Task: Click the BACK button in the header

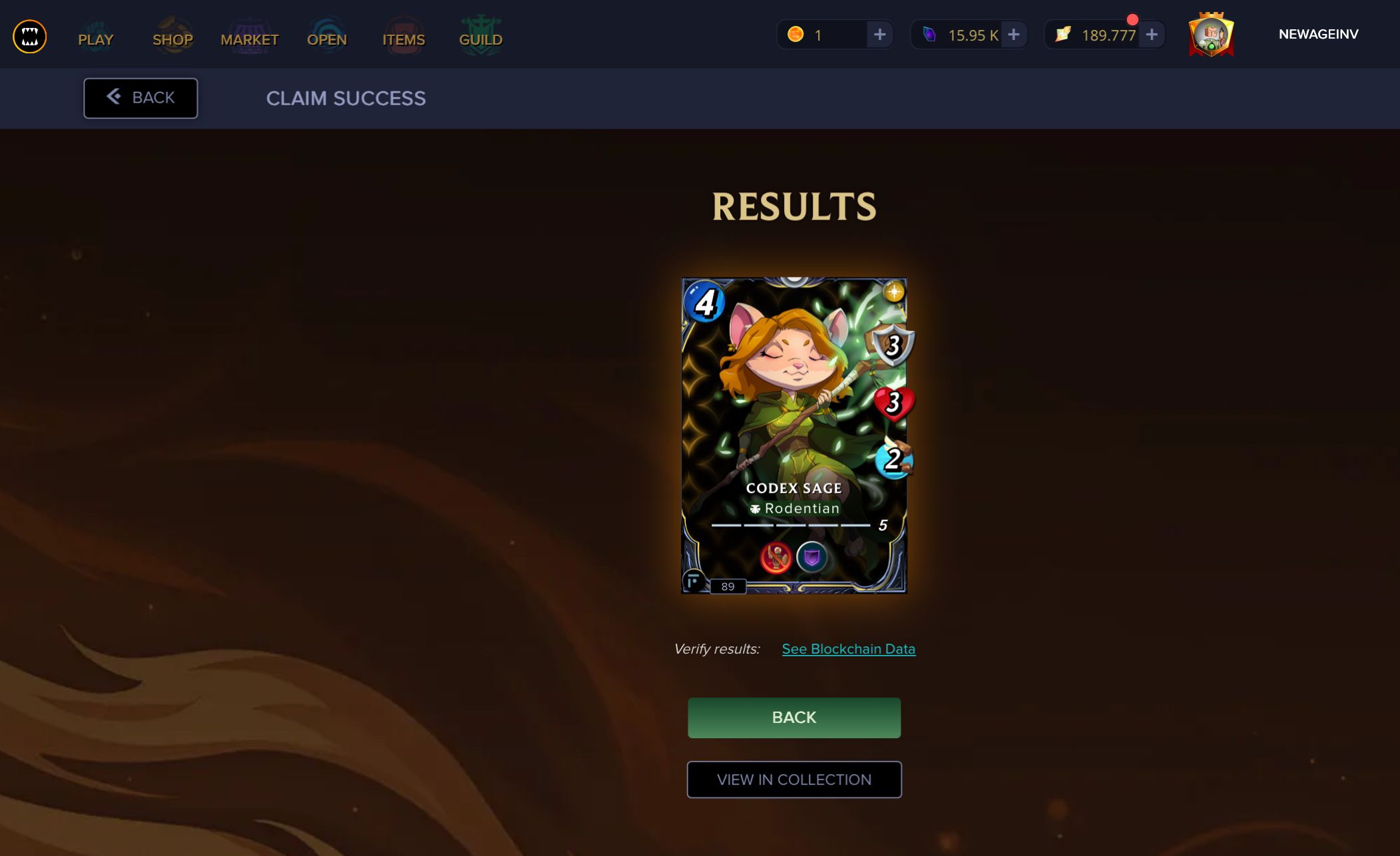Action: click(140, 98)
